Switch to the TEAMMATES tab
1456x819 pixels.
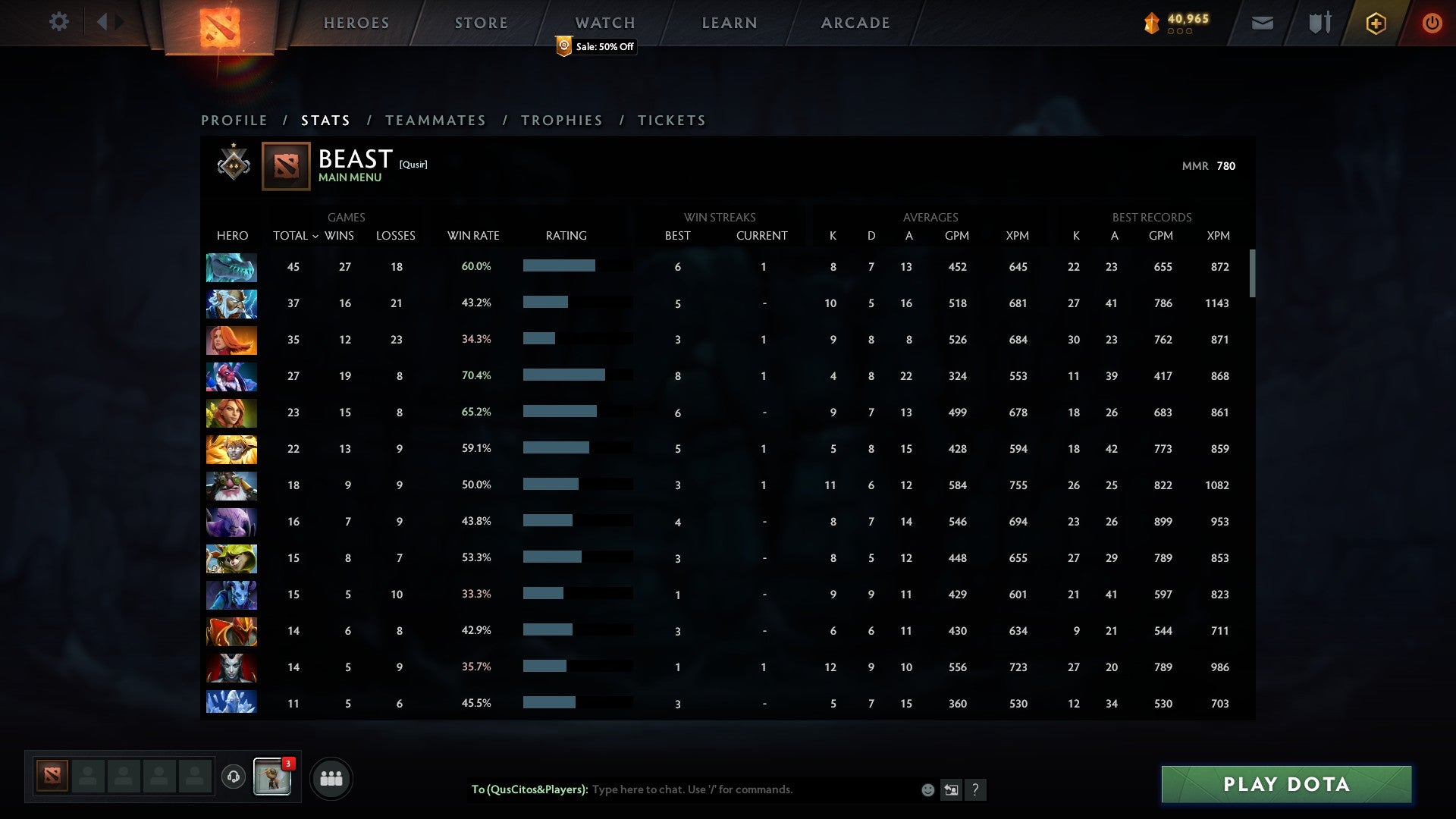[x=436, y=120]
